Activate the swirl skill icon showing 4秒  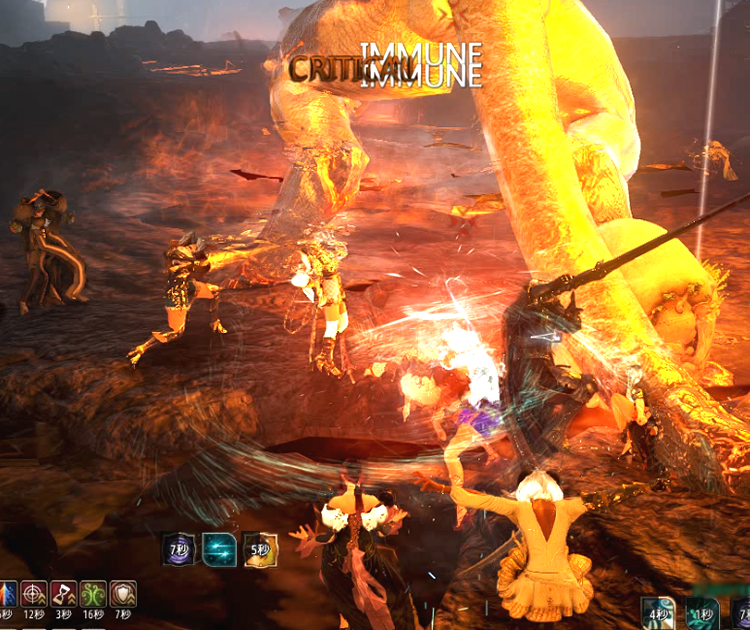(659, 613)
